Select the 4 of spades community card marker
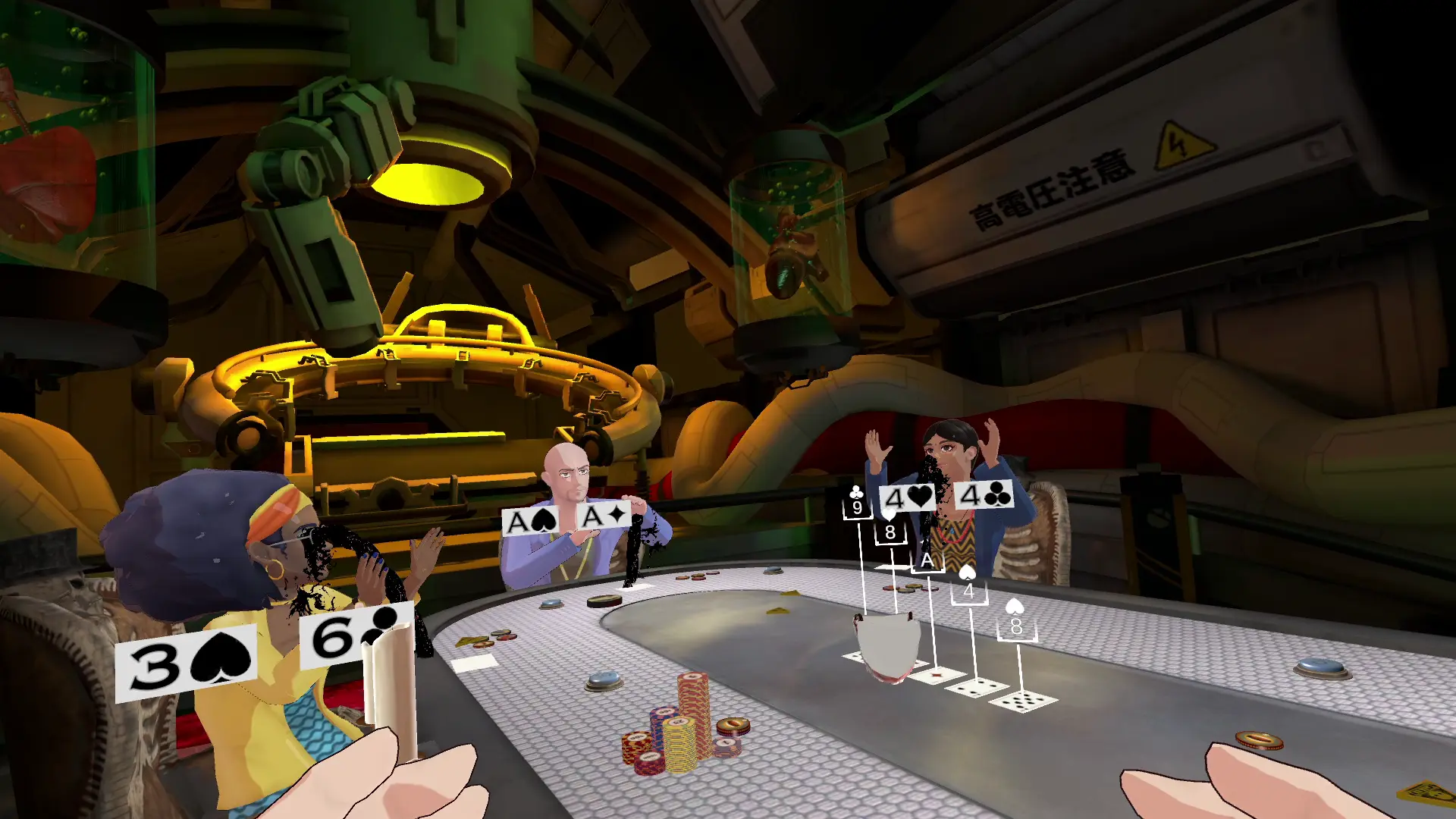This screenshot has height=819, width=1456. 968,585
